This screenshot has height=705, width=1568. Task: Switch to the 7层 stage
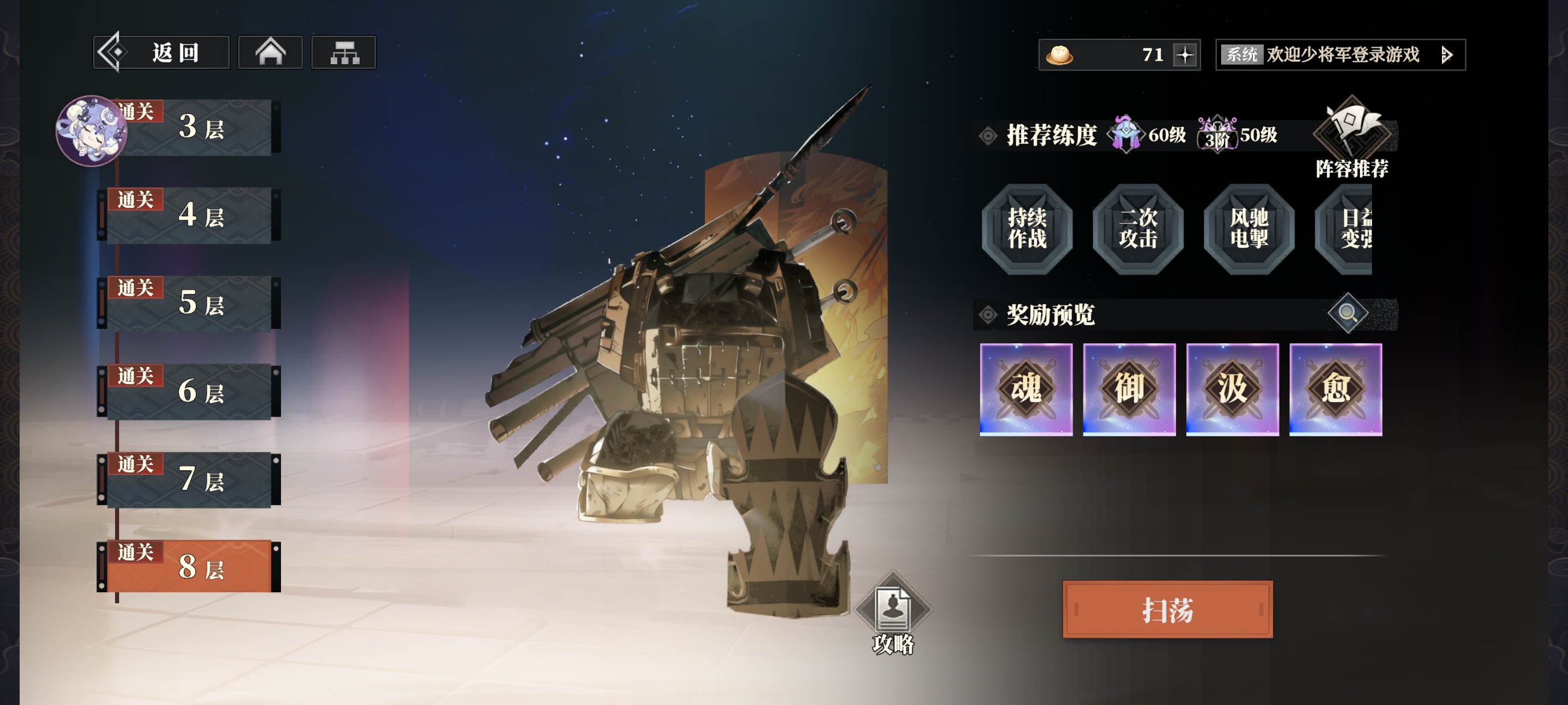(x=195, y=480)
